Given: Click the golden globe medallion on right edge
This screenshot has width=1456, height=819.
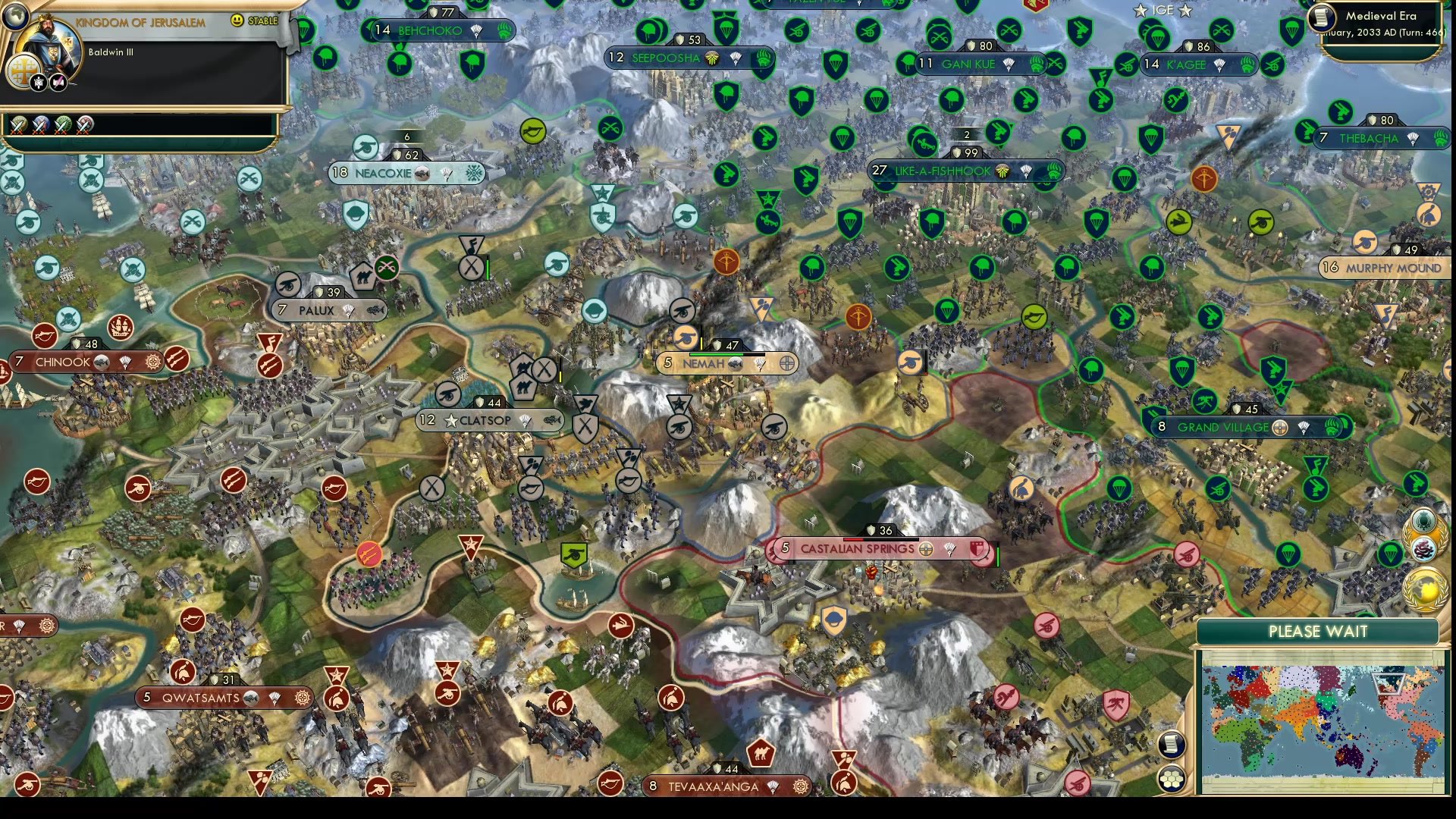Looking at the screenshot, I should [1429, 588].
